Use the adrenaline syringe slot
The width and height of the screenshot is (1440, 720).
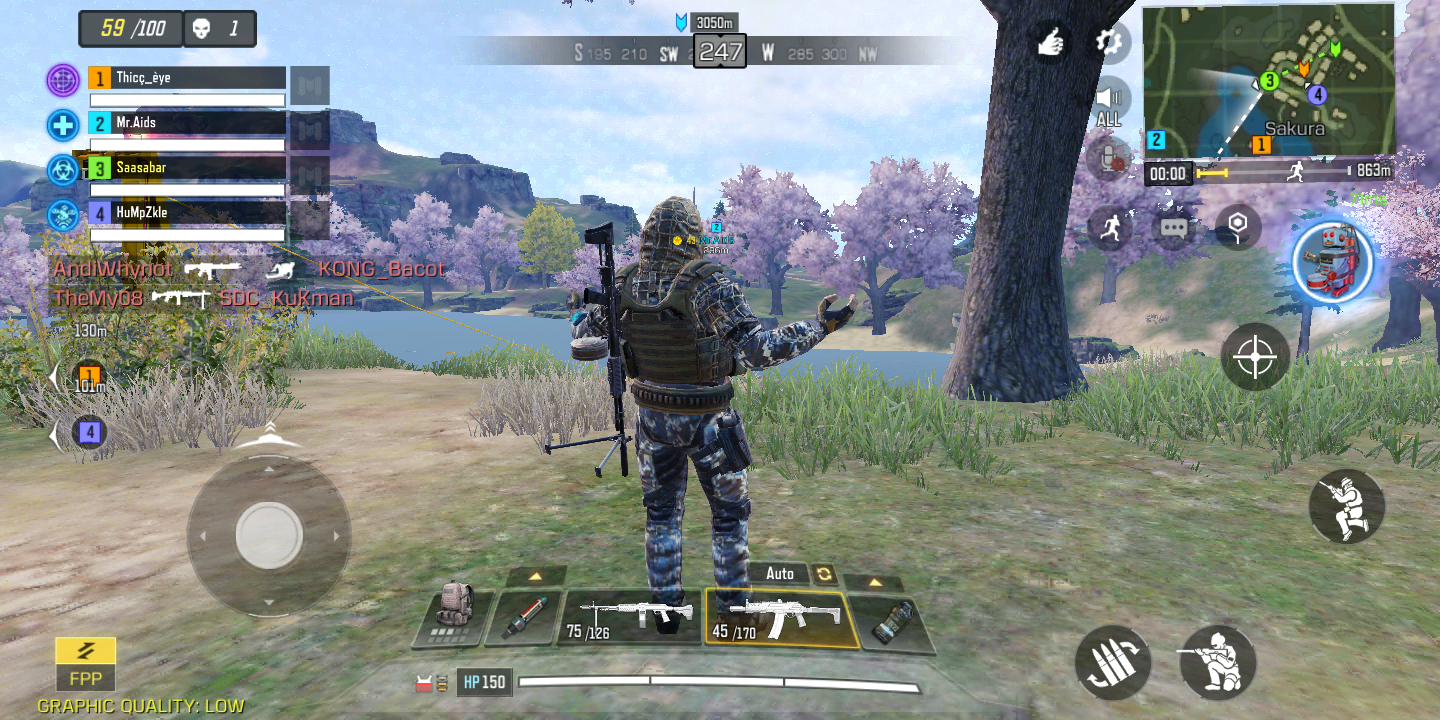(523, 616)
